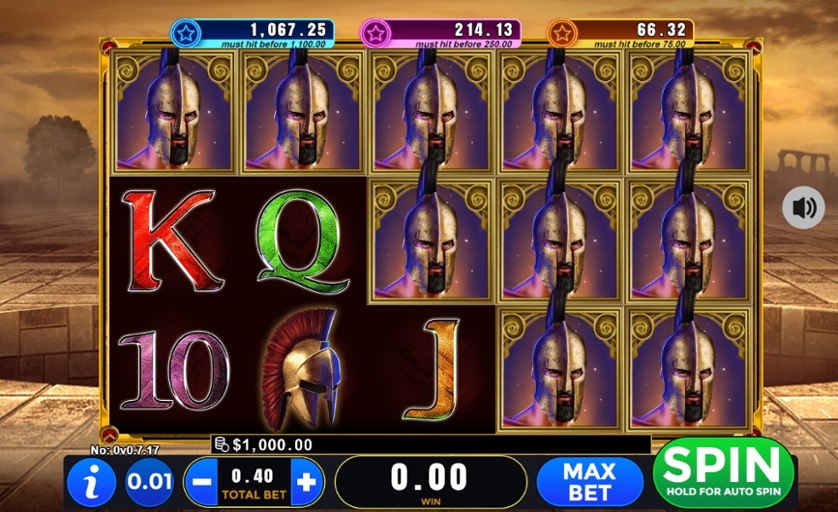Screen dimensions: 838x512
Task: Toggle the sound speaker icon
Action: tap(803, 207)
